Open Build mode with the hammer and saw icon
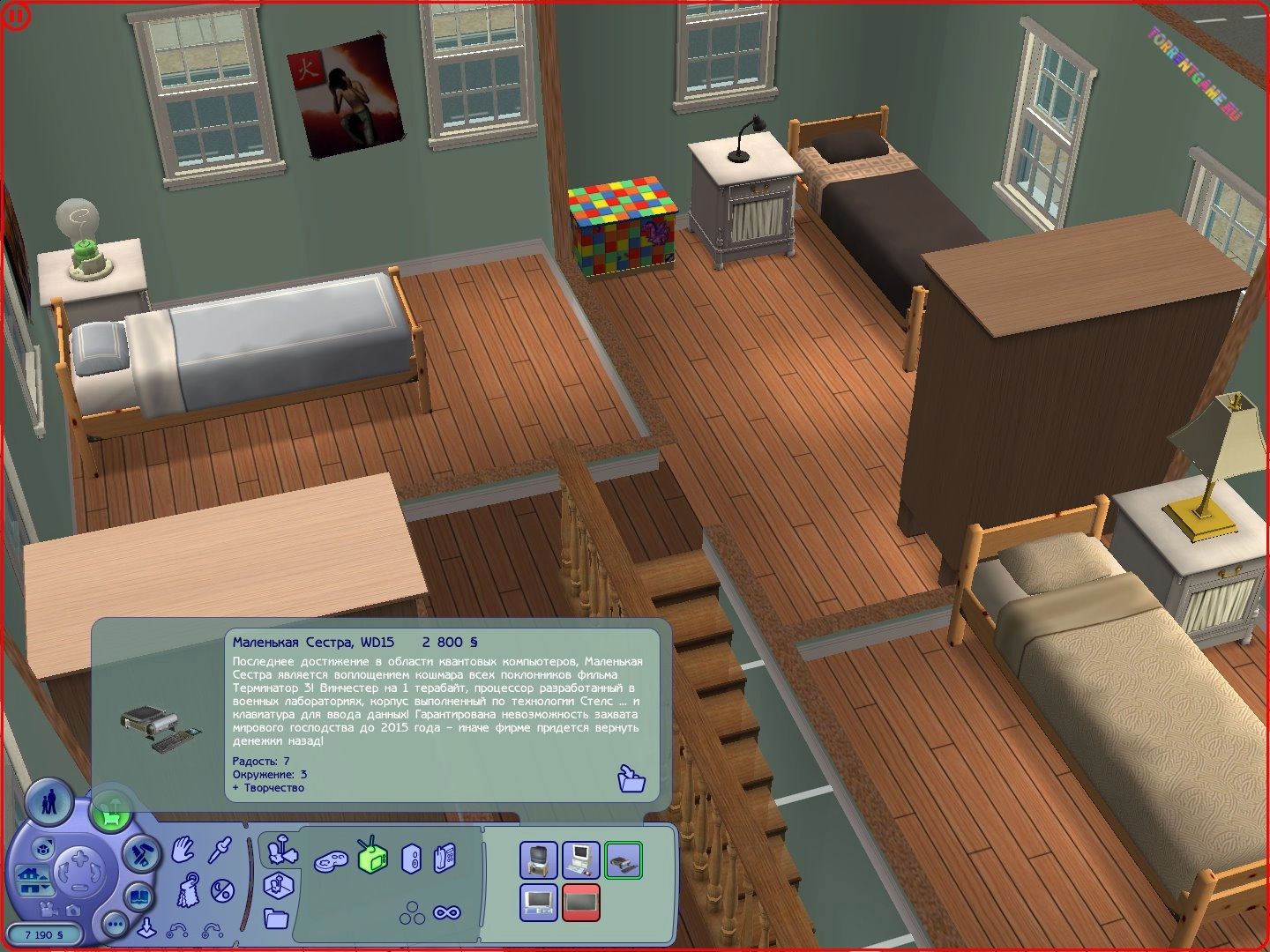Image resolution: width=1270 pixels, height=952 pixels. pyautogui.click(x=138, y=854)
